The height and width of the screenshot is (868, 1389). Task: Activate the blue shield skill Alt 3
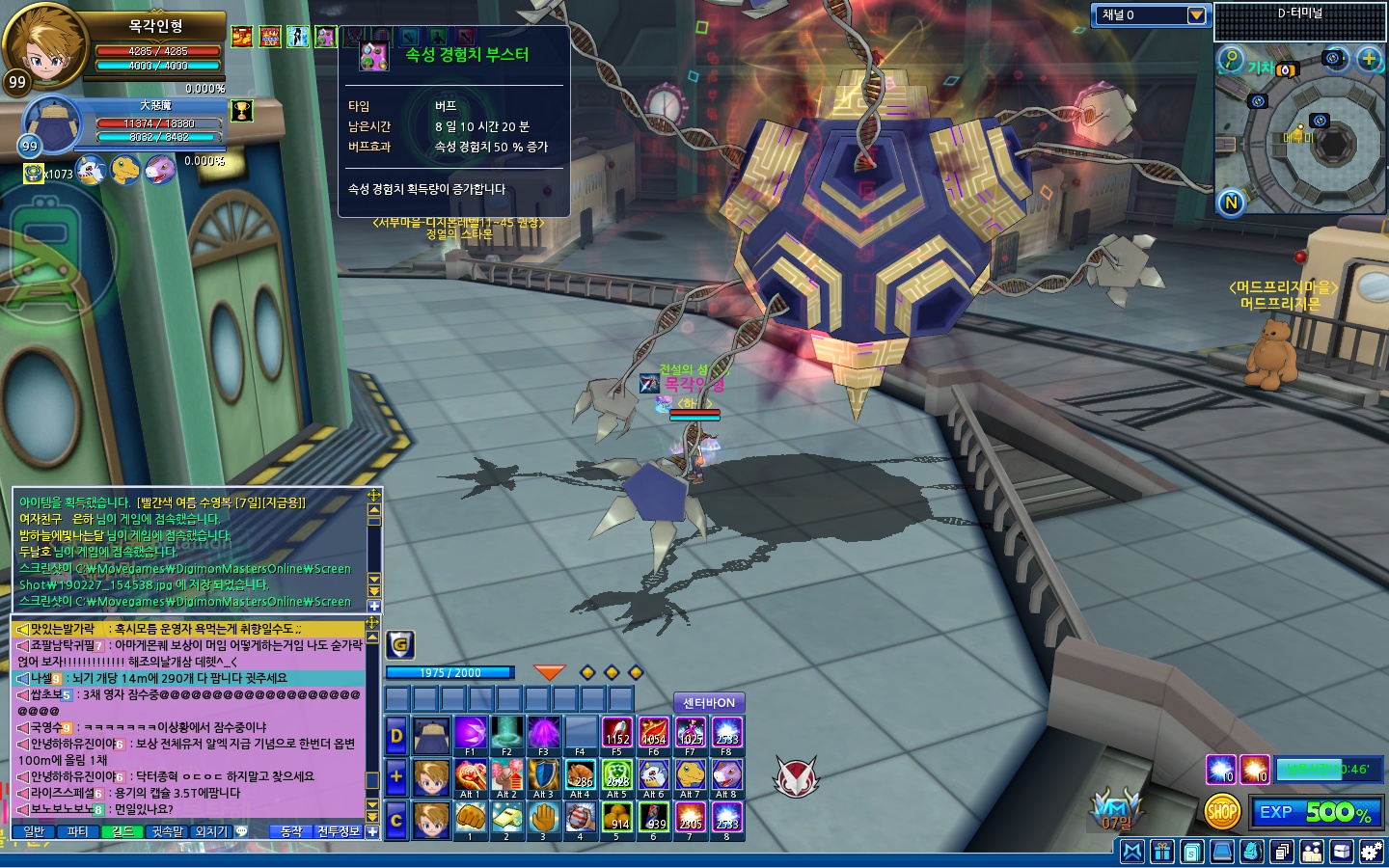pyautogui.click(x=543, y=776)
